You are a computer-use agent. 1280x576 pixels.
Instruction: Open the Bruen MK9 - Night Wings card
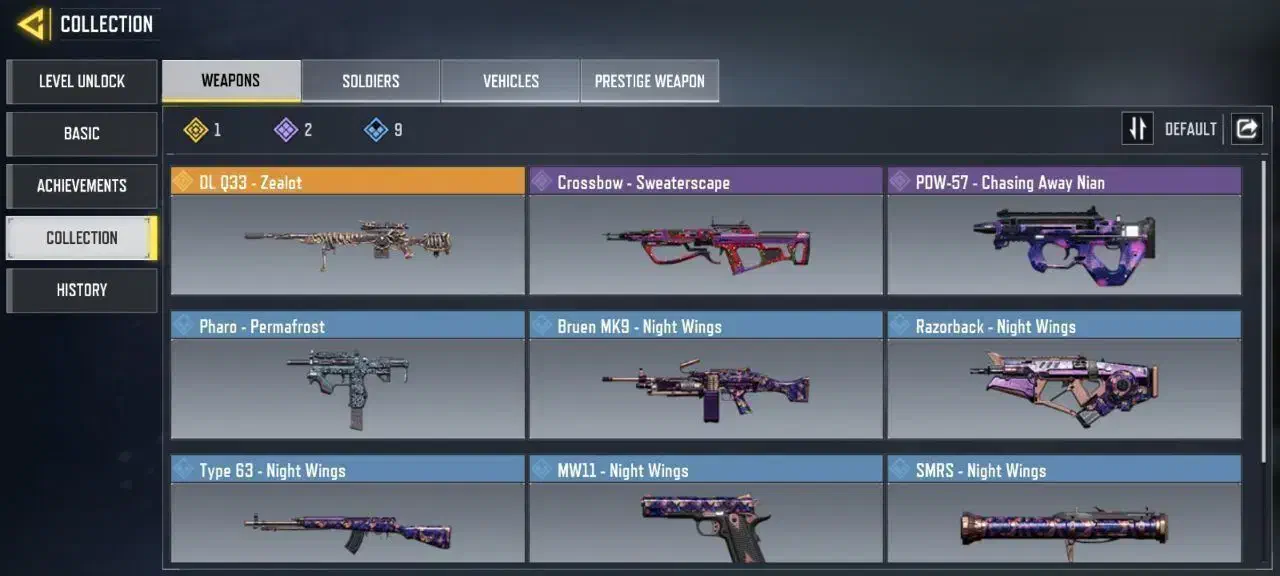706,375
